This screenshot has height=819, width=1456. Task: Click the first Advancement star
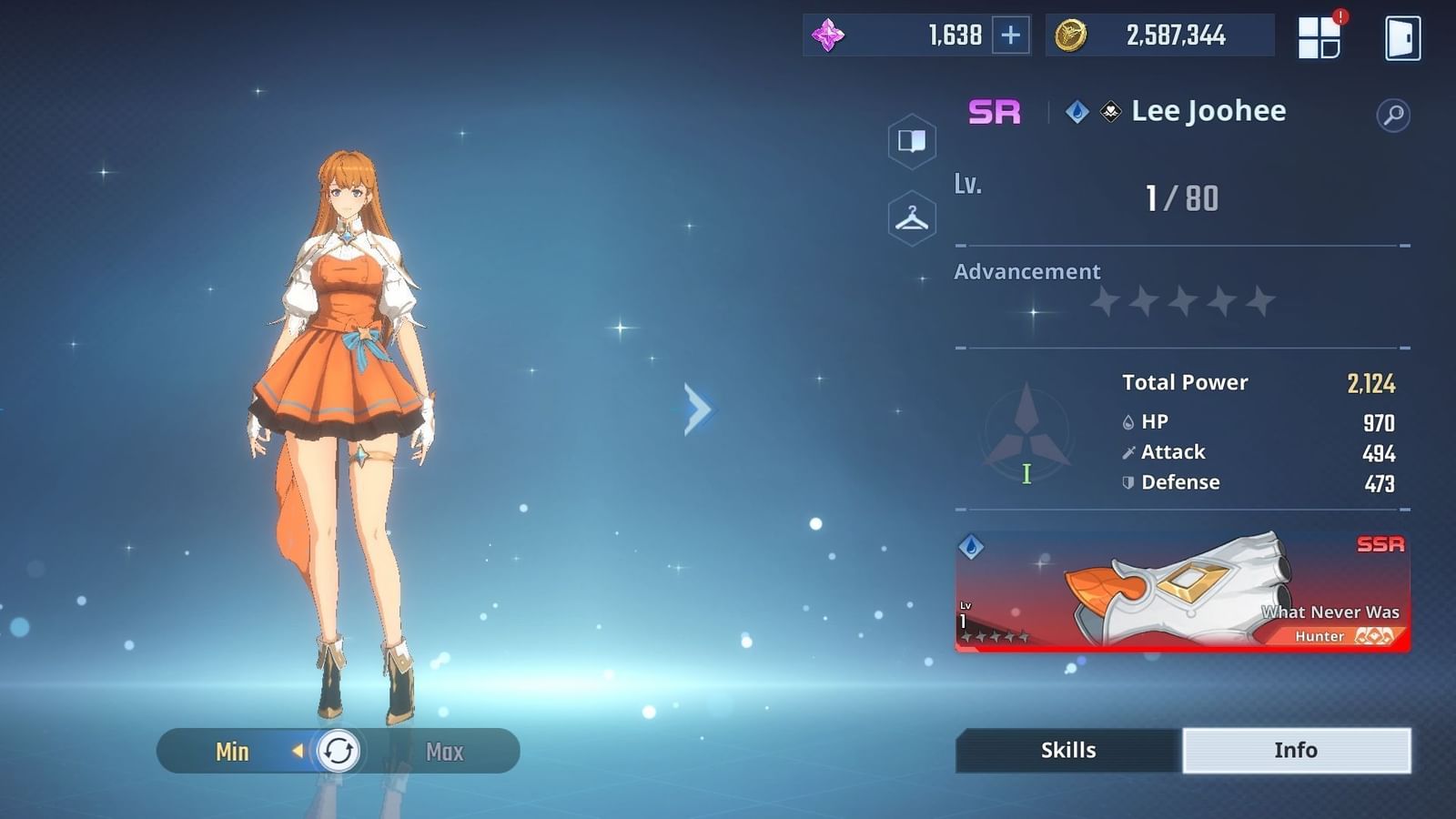(1106, 298)
